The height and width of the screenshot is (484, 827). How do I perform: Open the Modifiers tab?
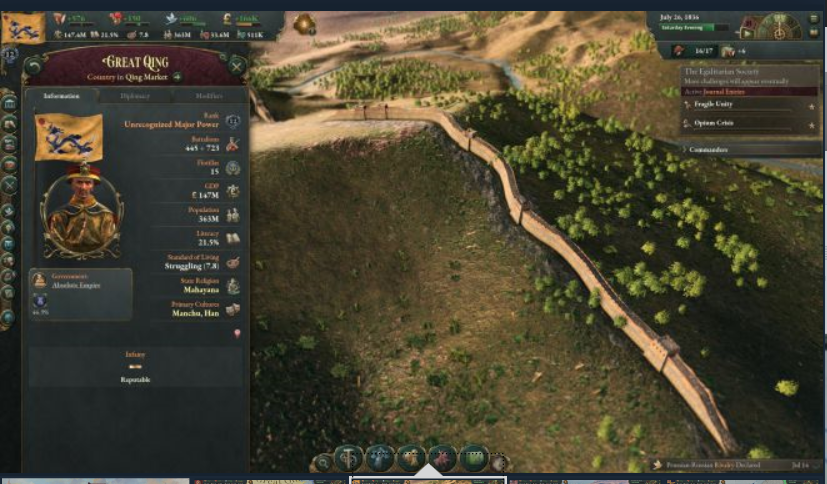tap(207, 96)
